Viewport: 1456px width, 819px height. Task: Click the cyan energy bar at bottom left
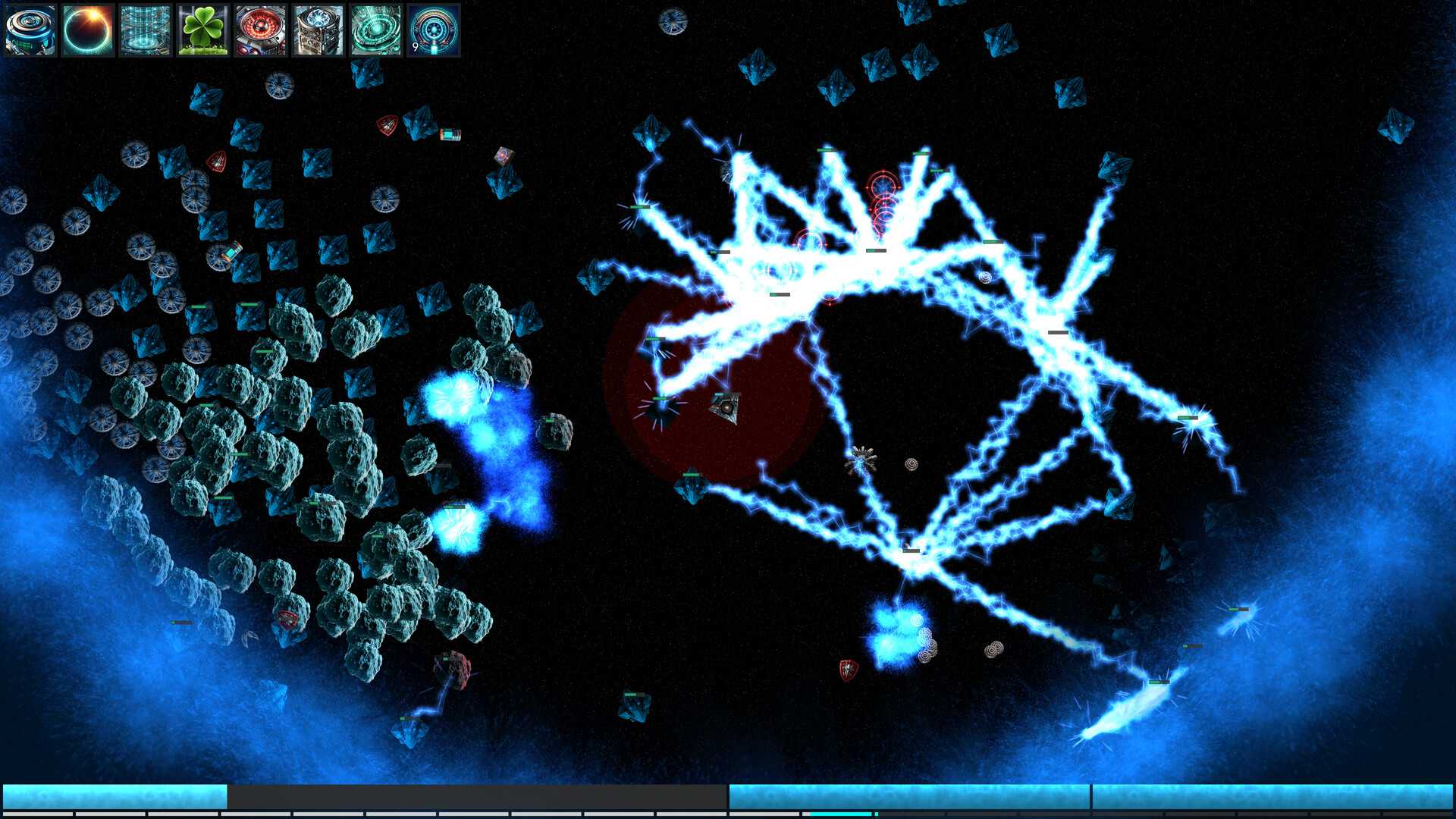(114, 790)
